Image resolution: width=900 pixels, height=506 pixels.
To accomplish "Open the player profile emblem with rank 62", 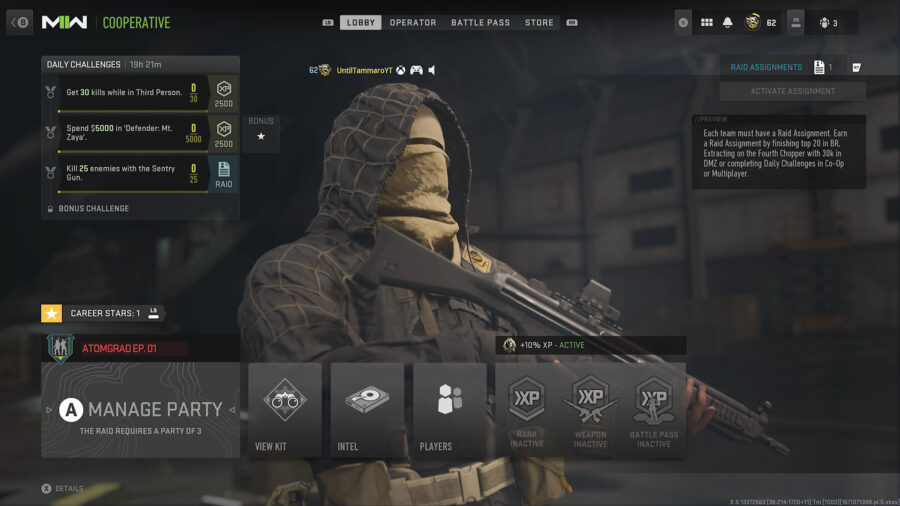I will pos(753,22).
